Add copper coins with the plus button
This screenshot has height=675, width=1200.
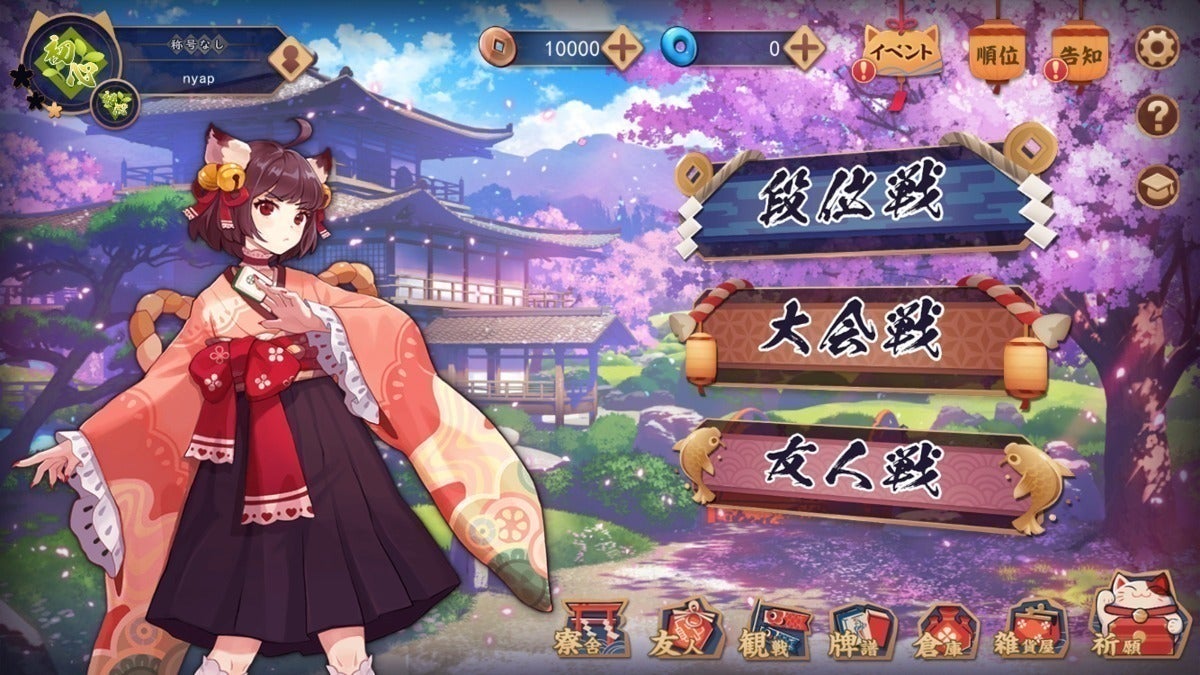623,47
